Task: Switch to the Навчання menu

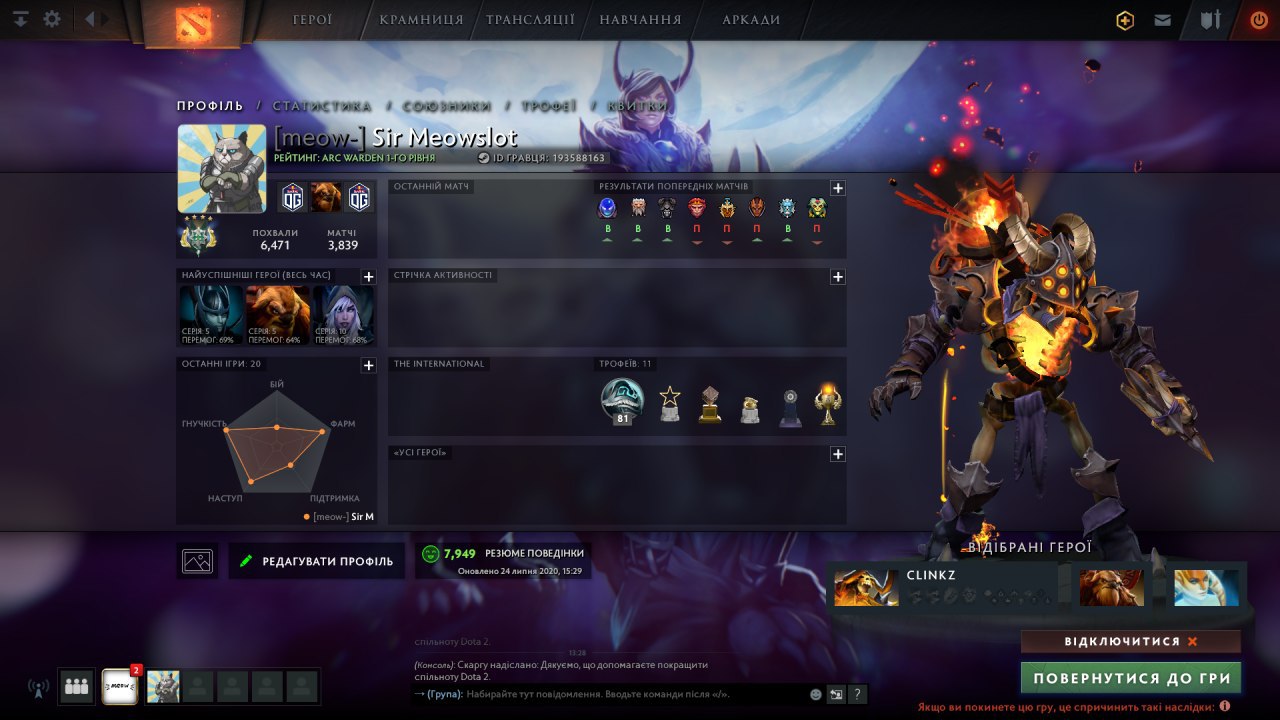Action: coord(640,20)
